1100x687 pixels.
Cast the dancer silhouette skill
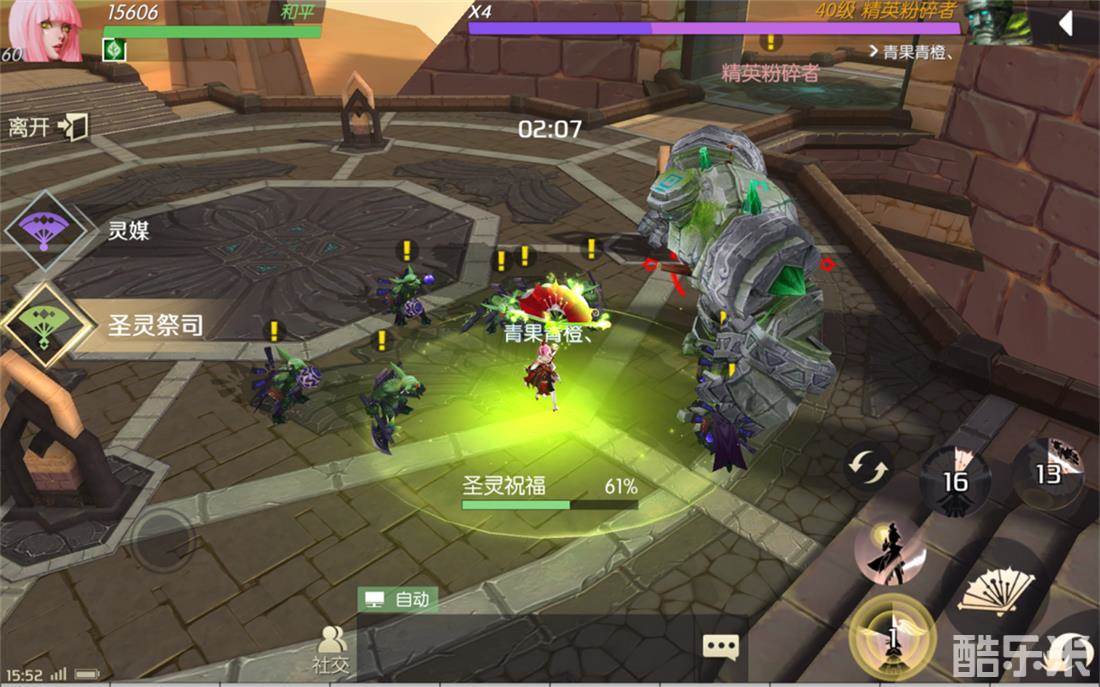tap(889, 551)
